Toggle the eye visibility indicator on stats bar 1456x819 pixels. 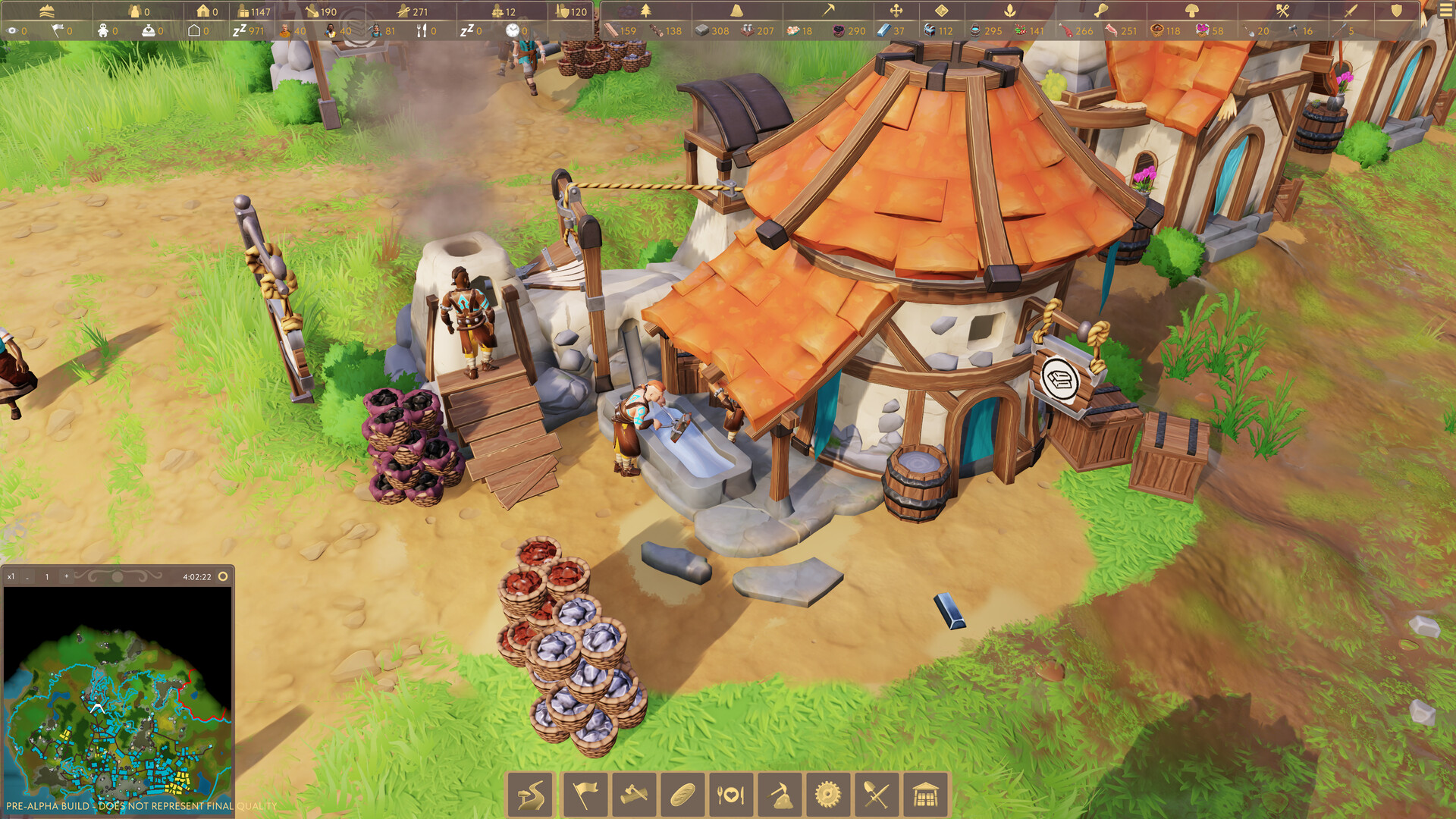pos(12,31)
